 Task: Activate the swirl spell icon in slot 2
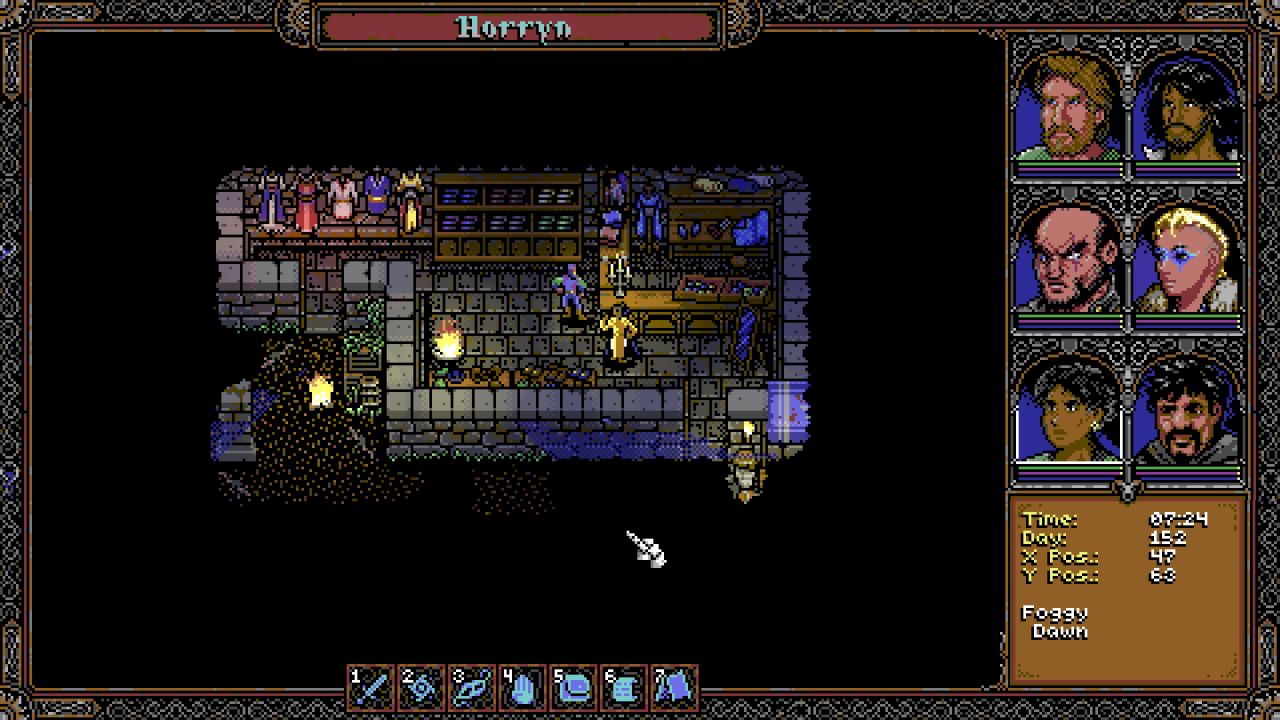tap(422, 688)
